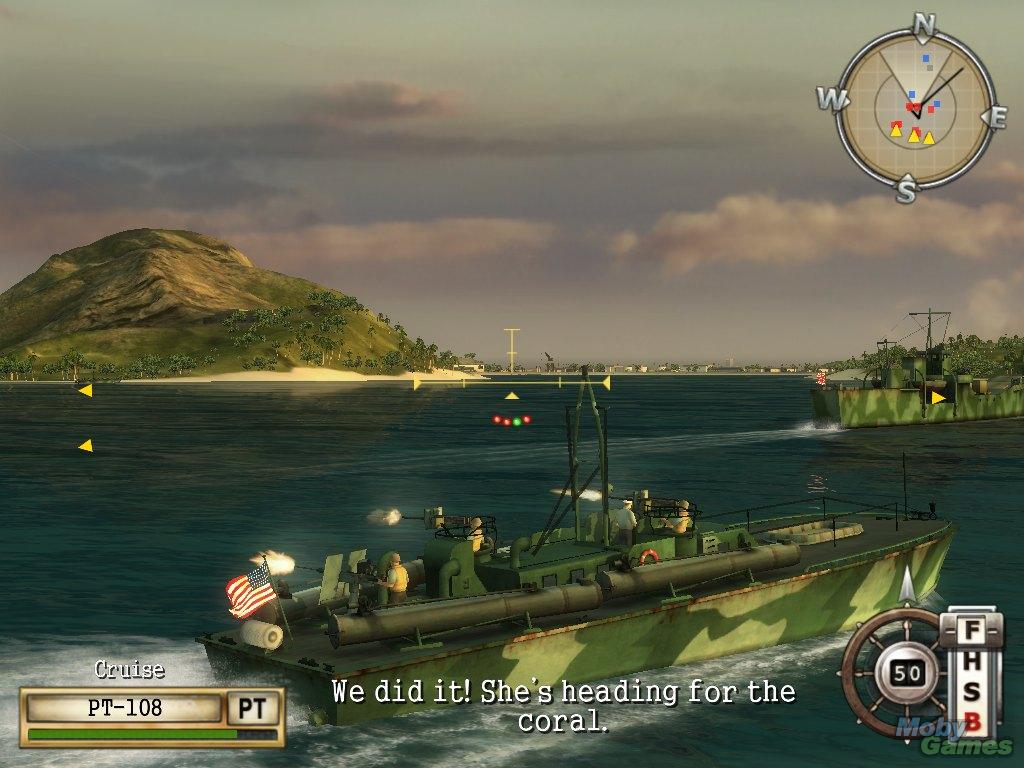This screenshot has width=1024, height=768.
Task: Click the PT ship class badge
Action: click(252, 709)
